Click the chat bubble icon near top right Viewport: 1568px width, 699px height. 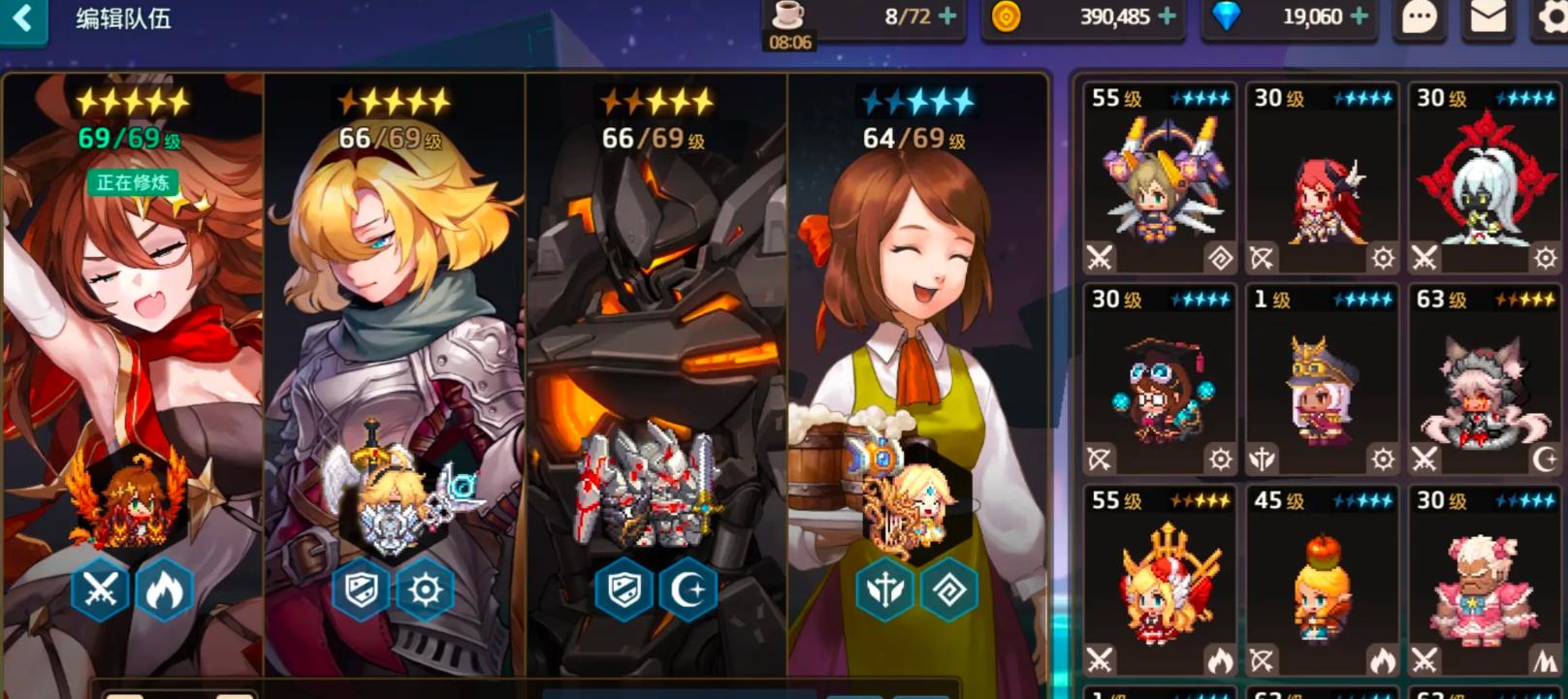pyautogui.click(x=1418, y=16)
